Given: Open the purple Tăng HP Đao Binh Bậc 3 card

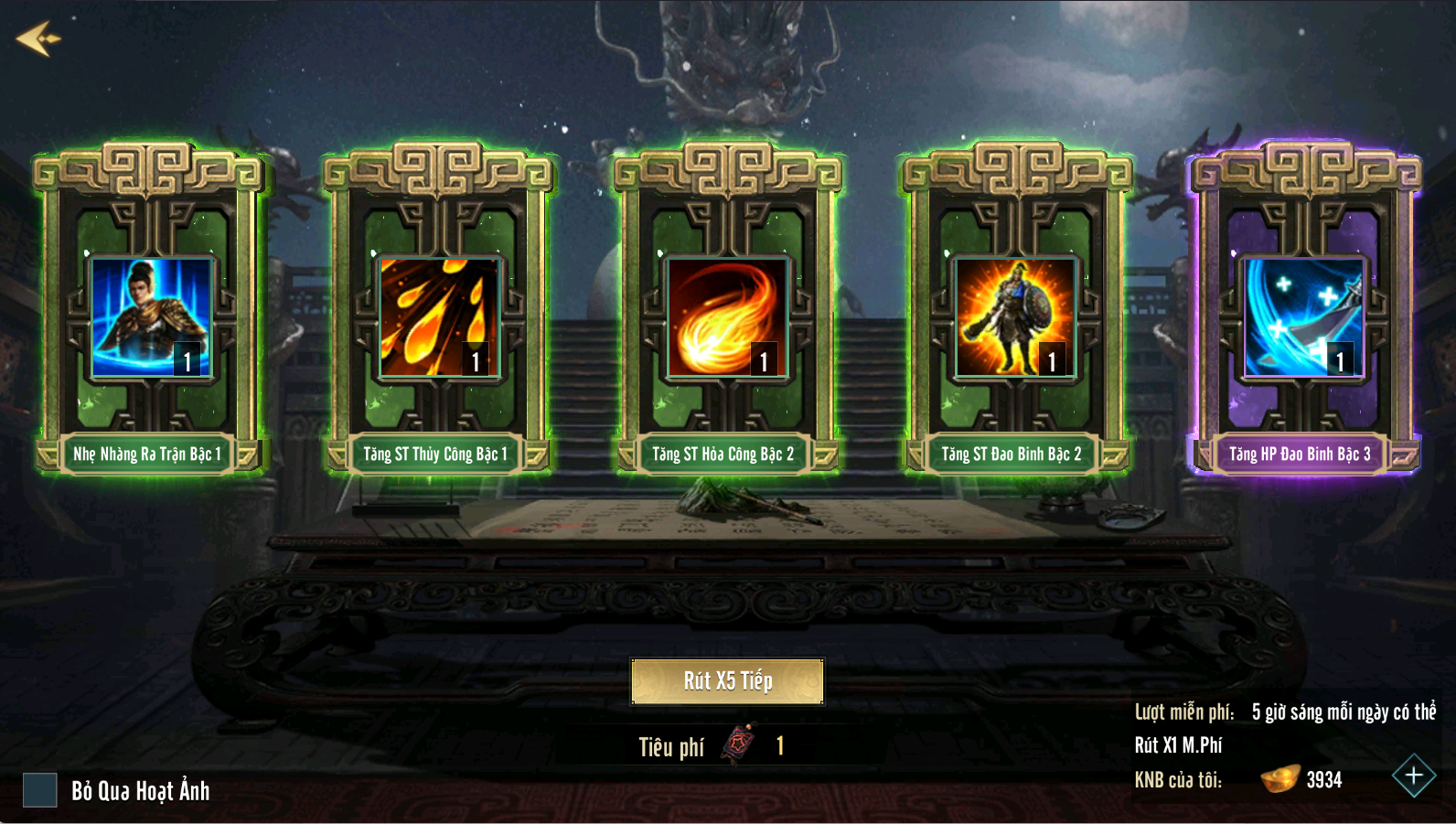Looking at the screenshot, I should 1304,317.
